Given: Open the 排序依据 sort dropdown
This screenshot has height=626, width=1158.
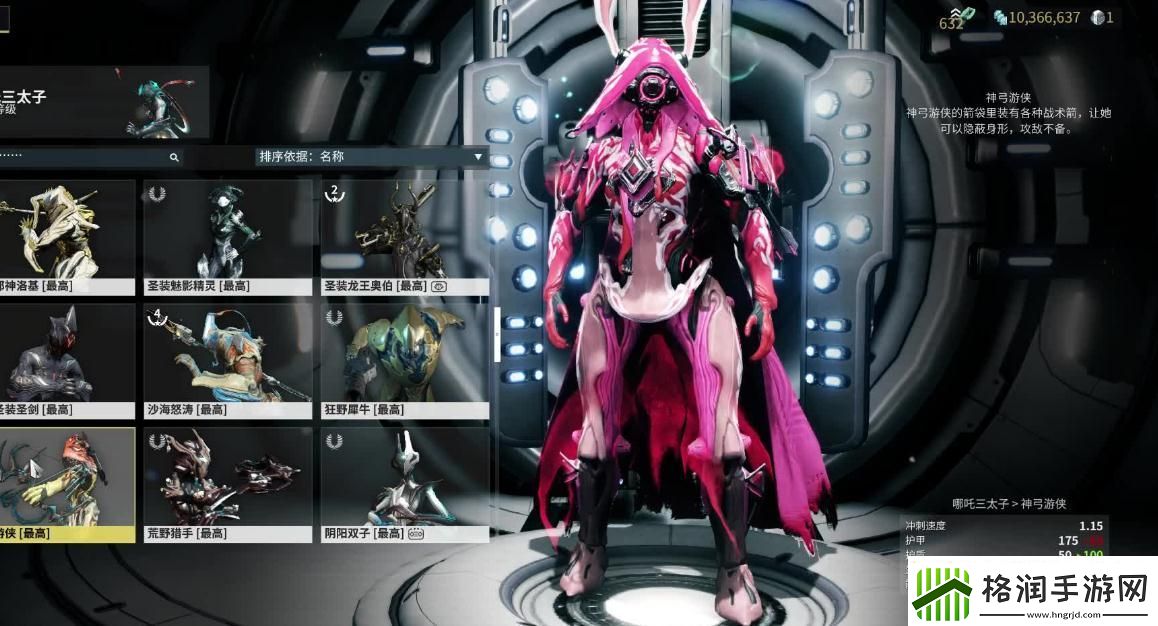Looking at the screenshot, I should tap(370, 156).
